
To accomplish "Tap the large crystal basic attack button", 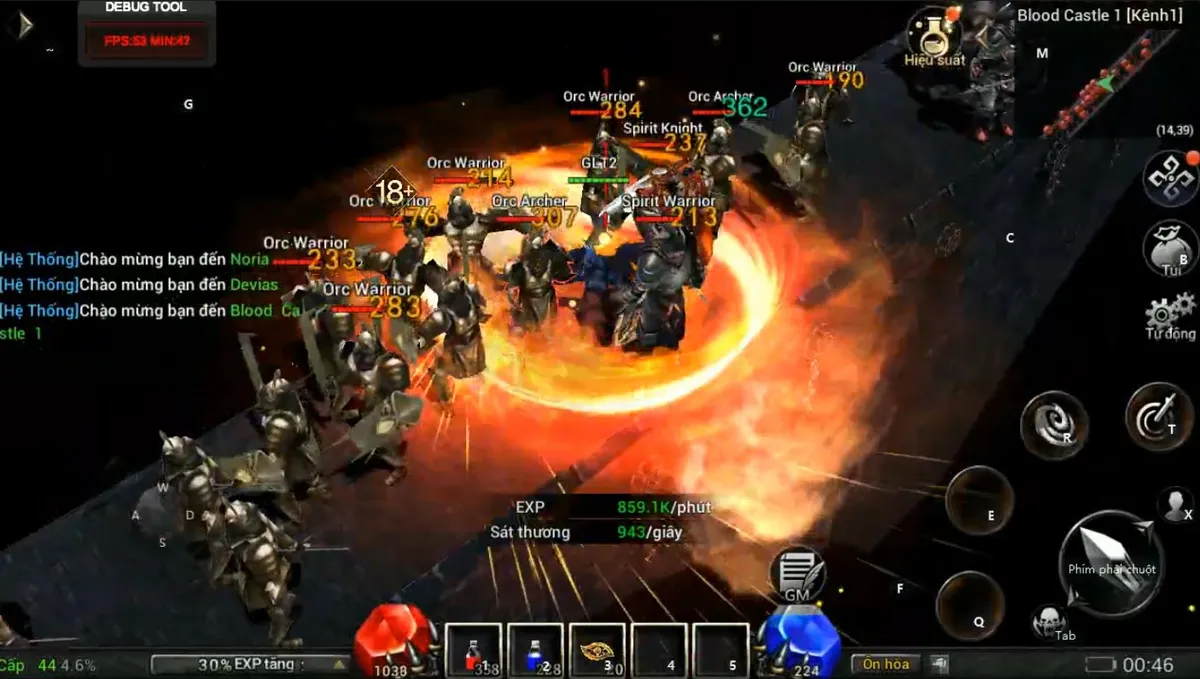I will (1110, 562).
